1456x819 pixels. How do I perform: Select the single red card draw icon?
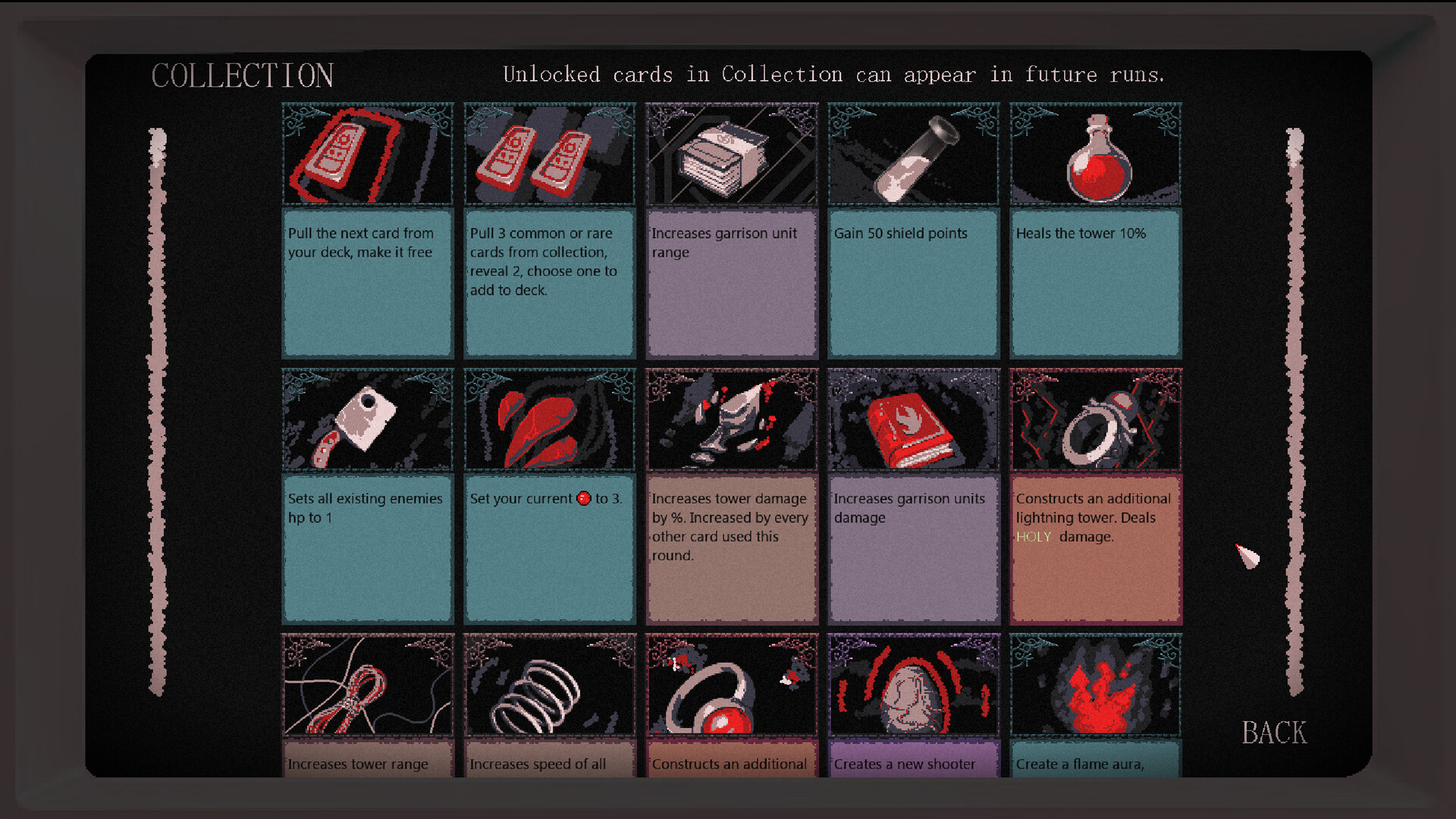coord(367,154)
